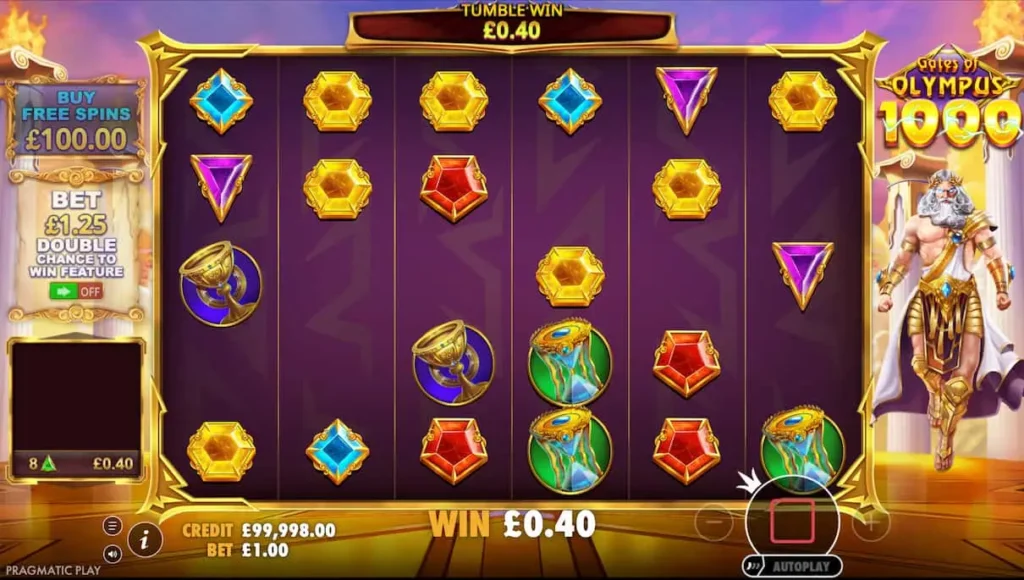Toggle the Double Chance to Win feature
This screenshot has height=580, width=1024.
click(76, 291)
